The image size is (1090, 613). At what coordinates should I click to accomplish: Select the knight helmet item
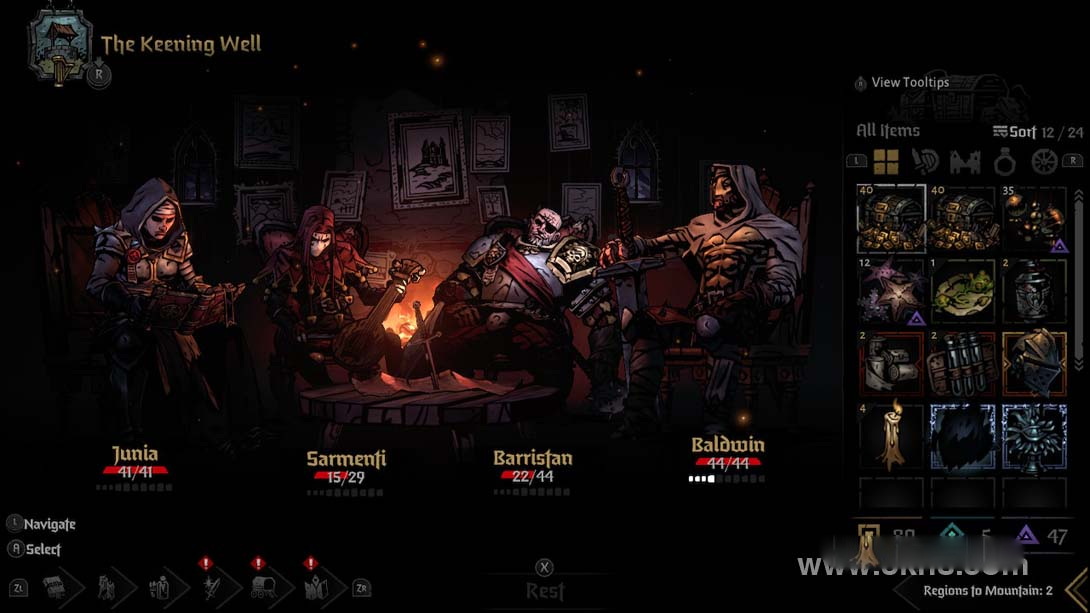click(1034, 364)
